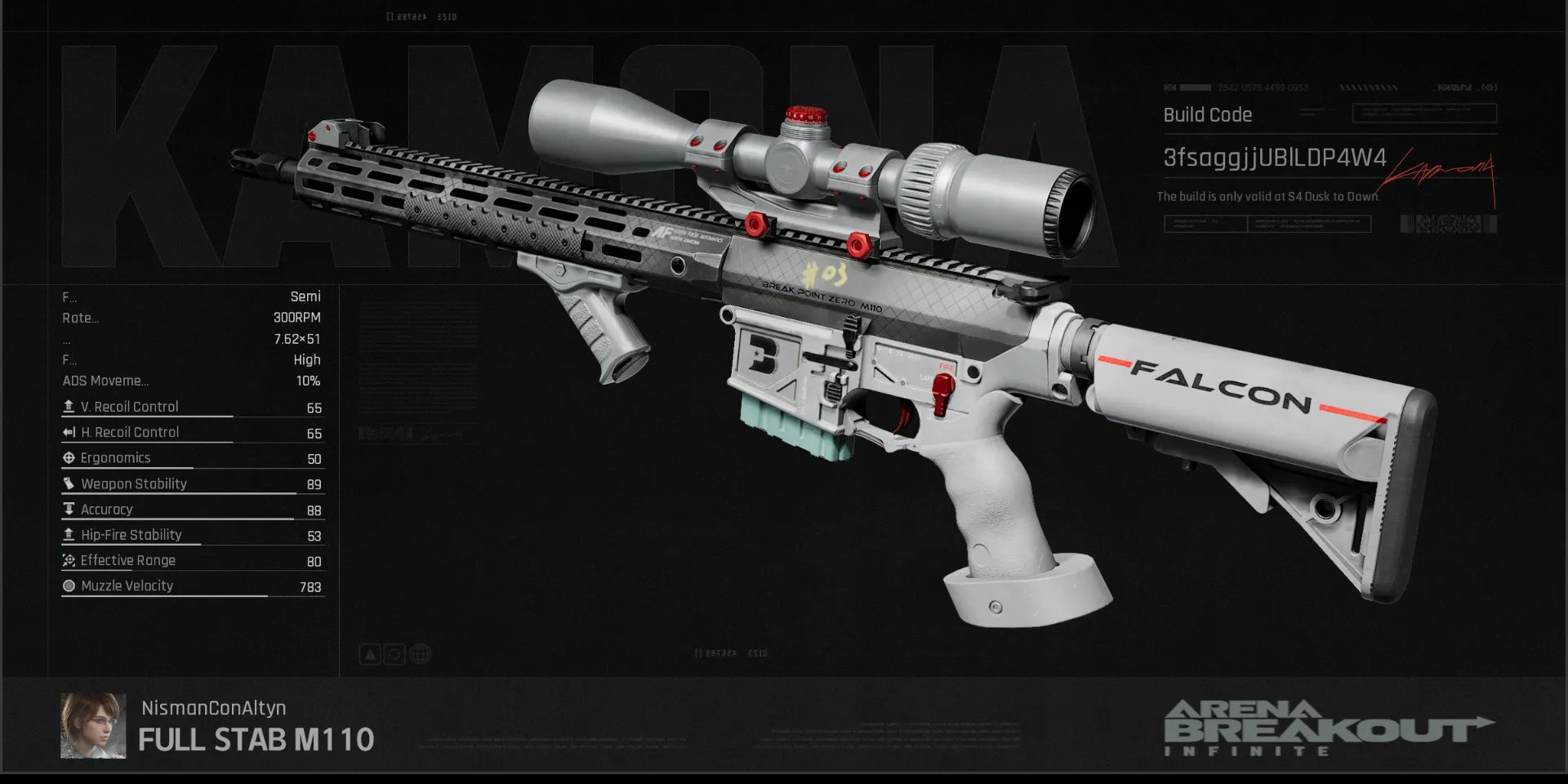Open NismanConAltyn's player avatar
1568x784 pixels.
(93, 726)
